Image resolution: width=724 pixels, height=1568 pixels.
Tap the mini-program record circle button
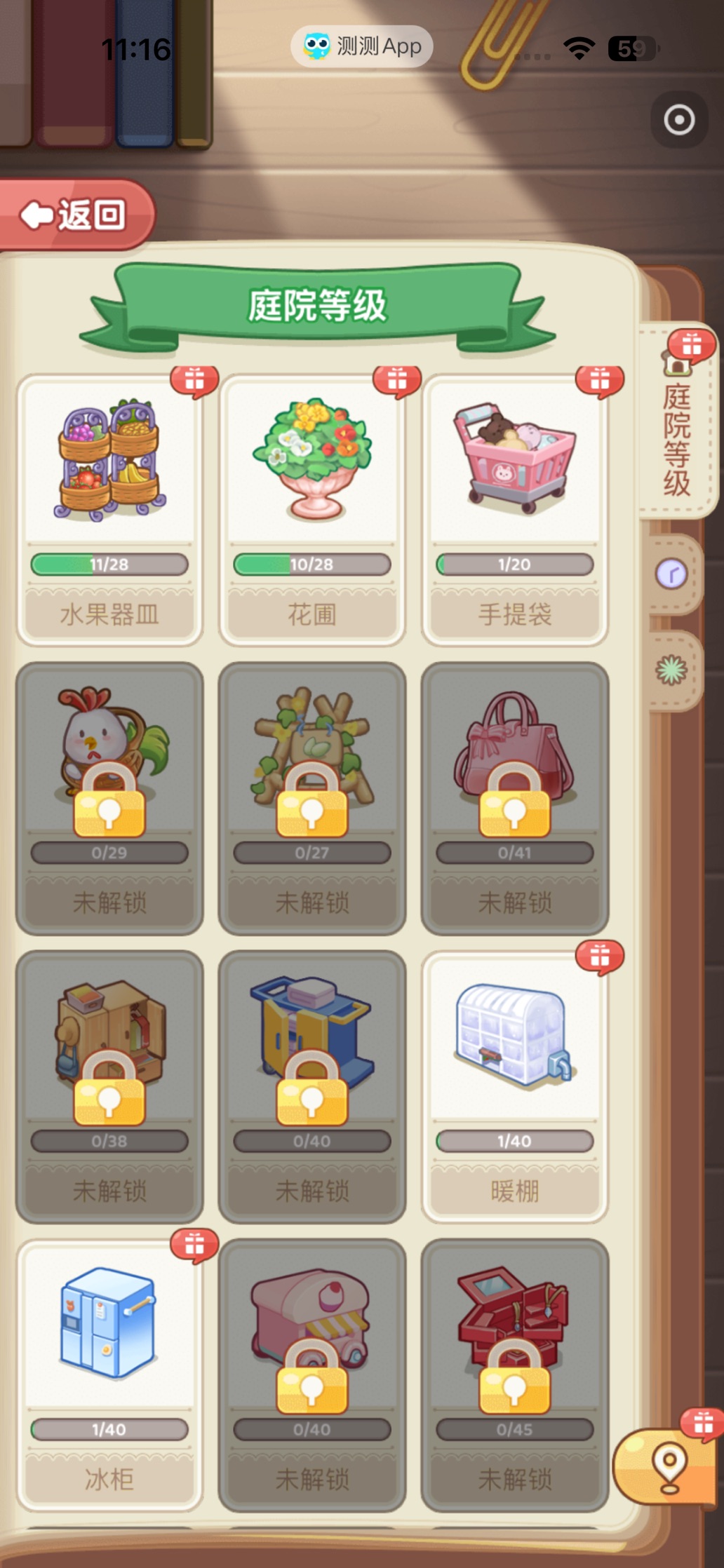679,120
